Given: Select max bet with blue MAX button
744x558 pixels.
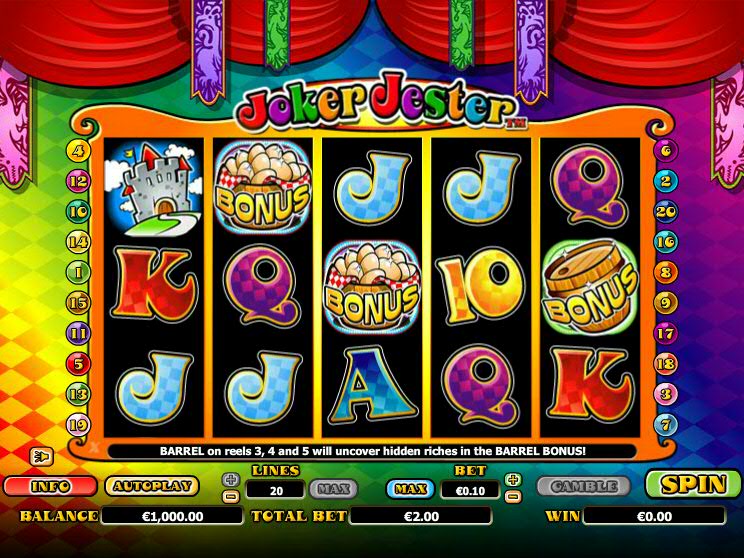Looking at the screenshot, I should (x=411, y=489).
